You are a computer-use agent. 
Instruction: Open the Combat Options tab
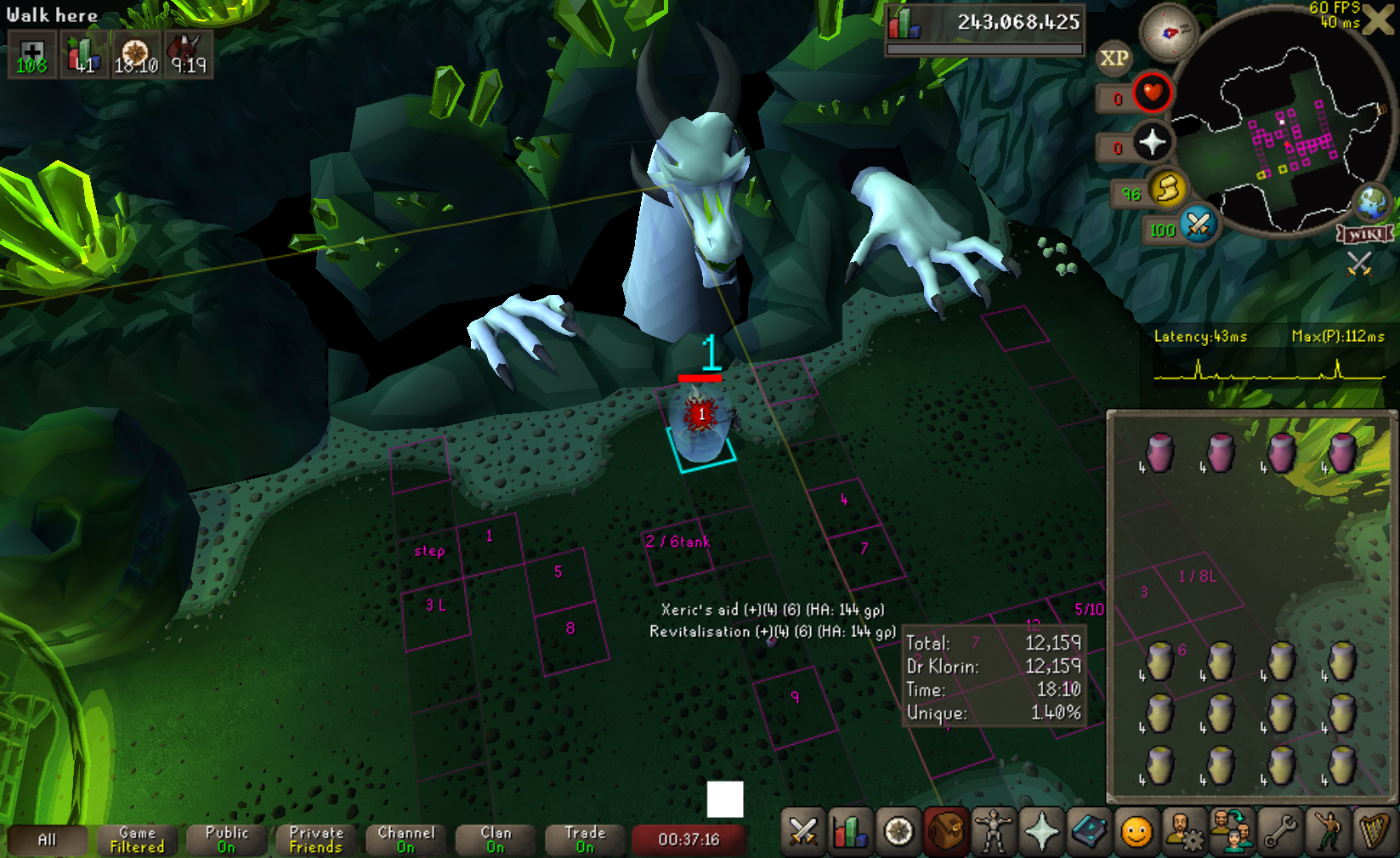(x=802, y=832)
